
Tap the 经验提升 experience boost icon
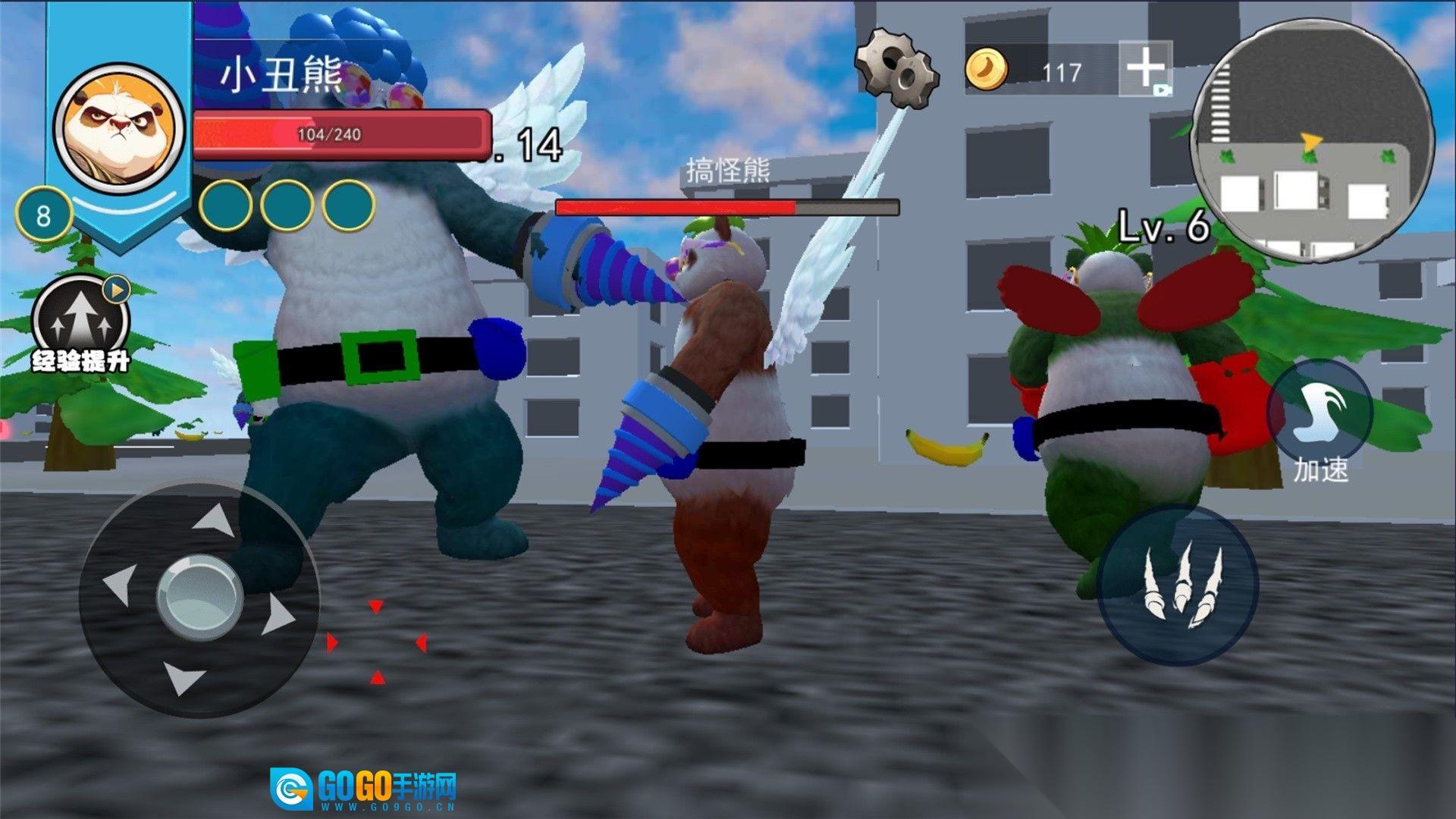[x=81, y=321]
